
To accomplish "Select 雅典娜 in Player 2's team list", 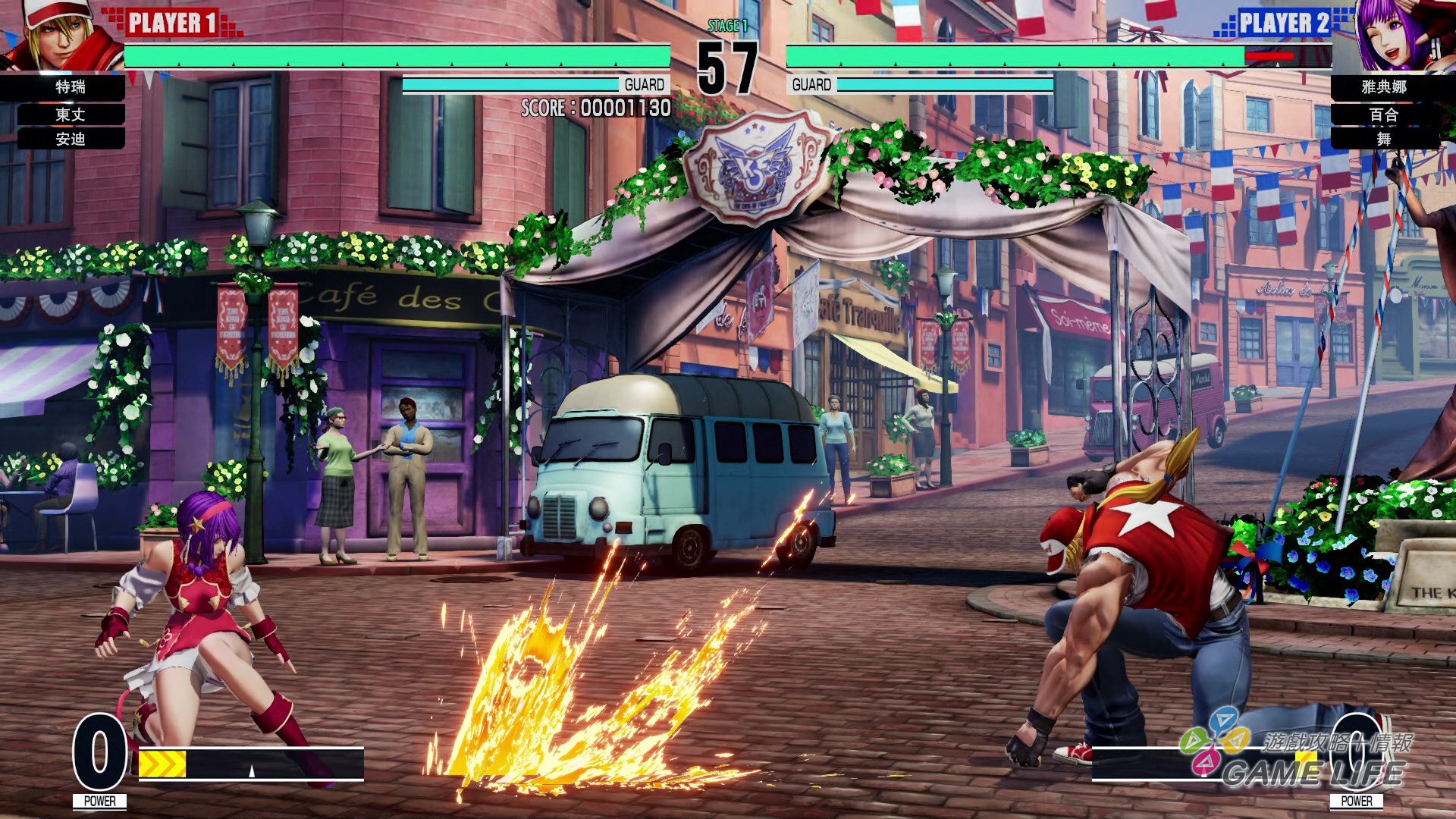I will pyautogui.click(x=1384, y=87).
